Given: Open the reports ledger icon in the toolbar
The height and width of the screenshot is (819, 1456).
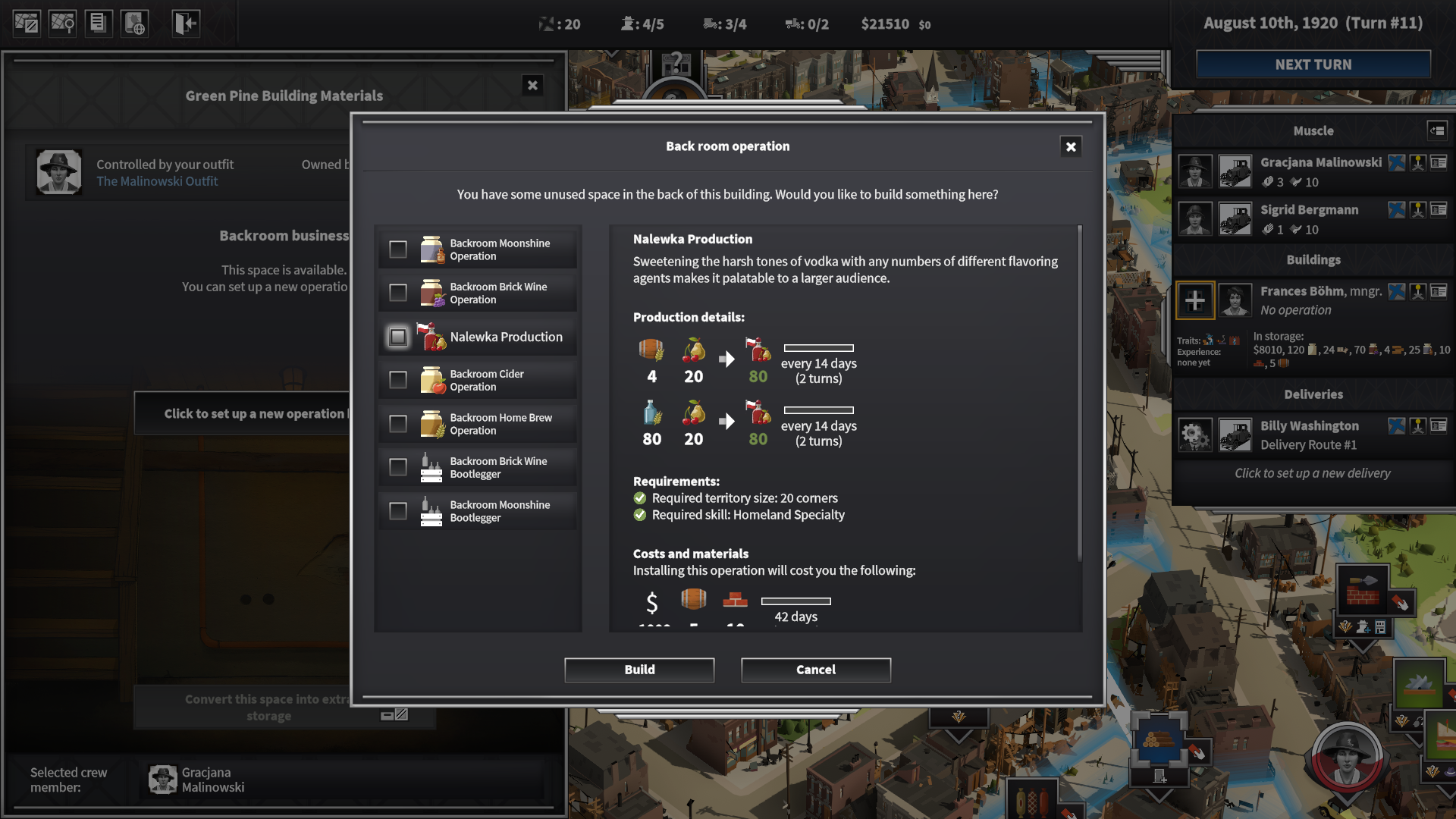Looking at the screenshot, I should (x=99, y=23).
